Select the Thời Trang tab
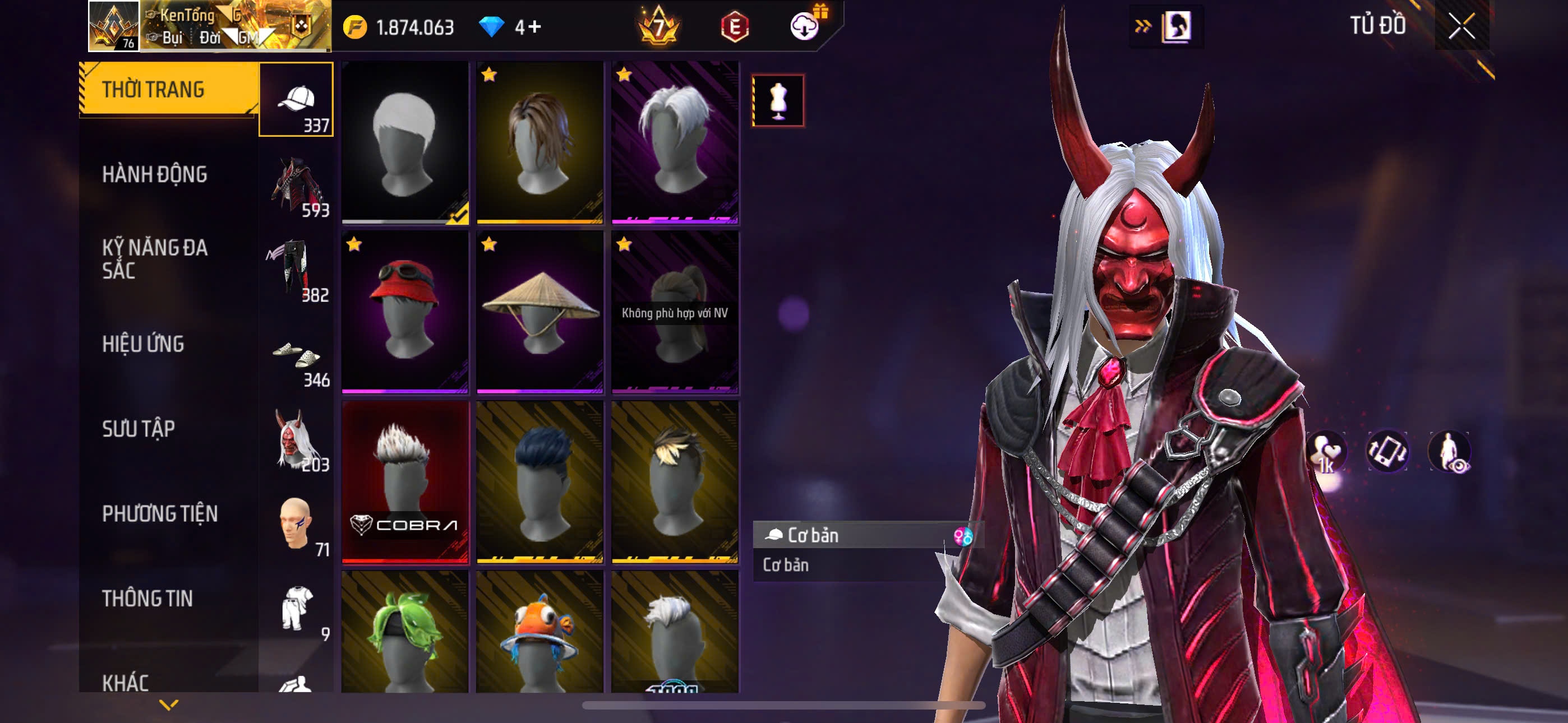This screenshot has height=723, width=1568. pyautogui.click(x=154, y=90)
